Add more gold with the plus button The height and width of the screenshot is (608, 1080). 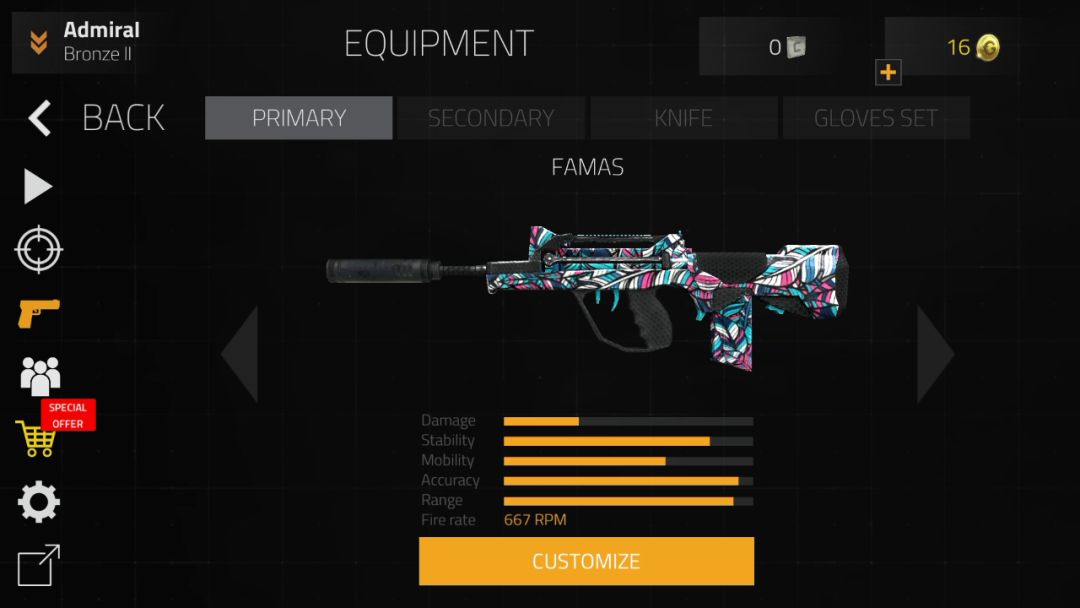pos(888,72)
